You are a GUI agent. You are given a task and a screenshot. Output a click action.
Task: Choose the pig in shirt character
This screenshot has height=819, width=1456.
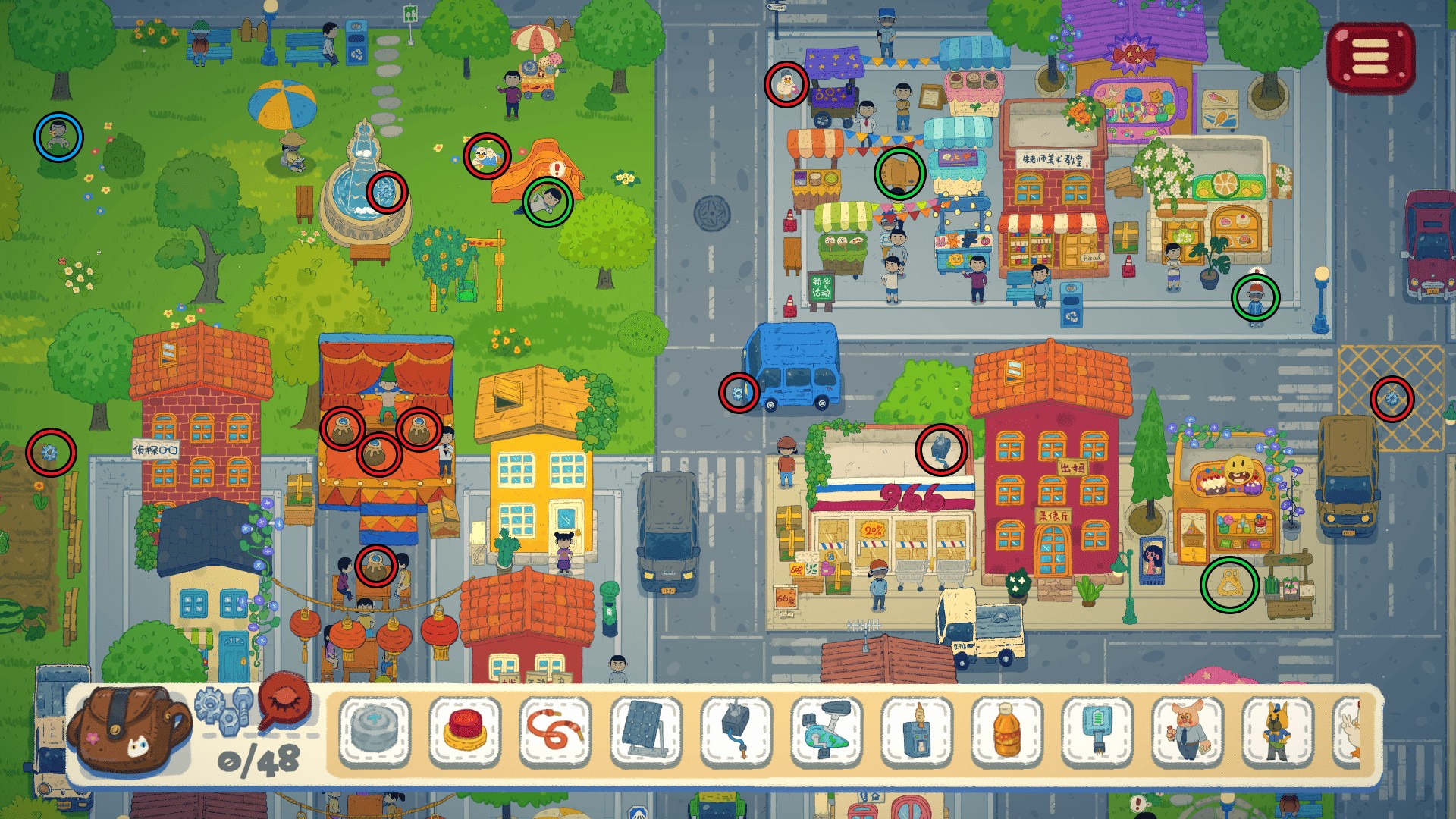1187,730
